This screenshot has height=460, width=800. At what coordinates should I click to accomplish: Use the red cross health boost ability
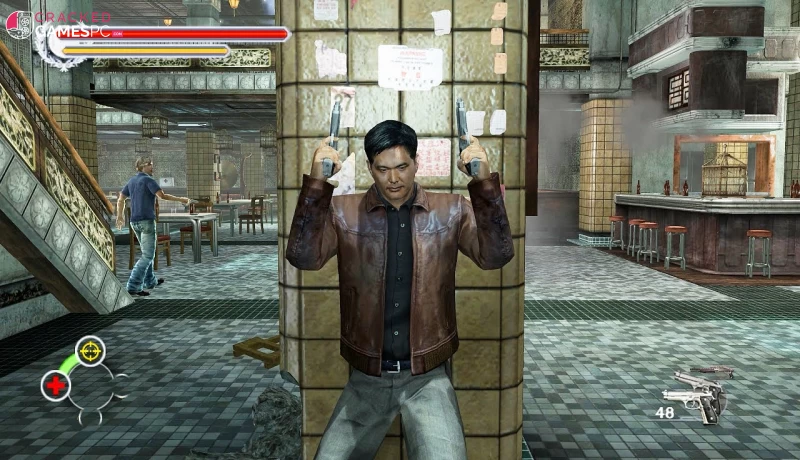coord(56,385)
